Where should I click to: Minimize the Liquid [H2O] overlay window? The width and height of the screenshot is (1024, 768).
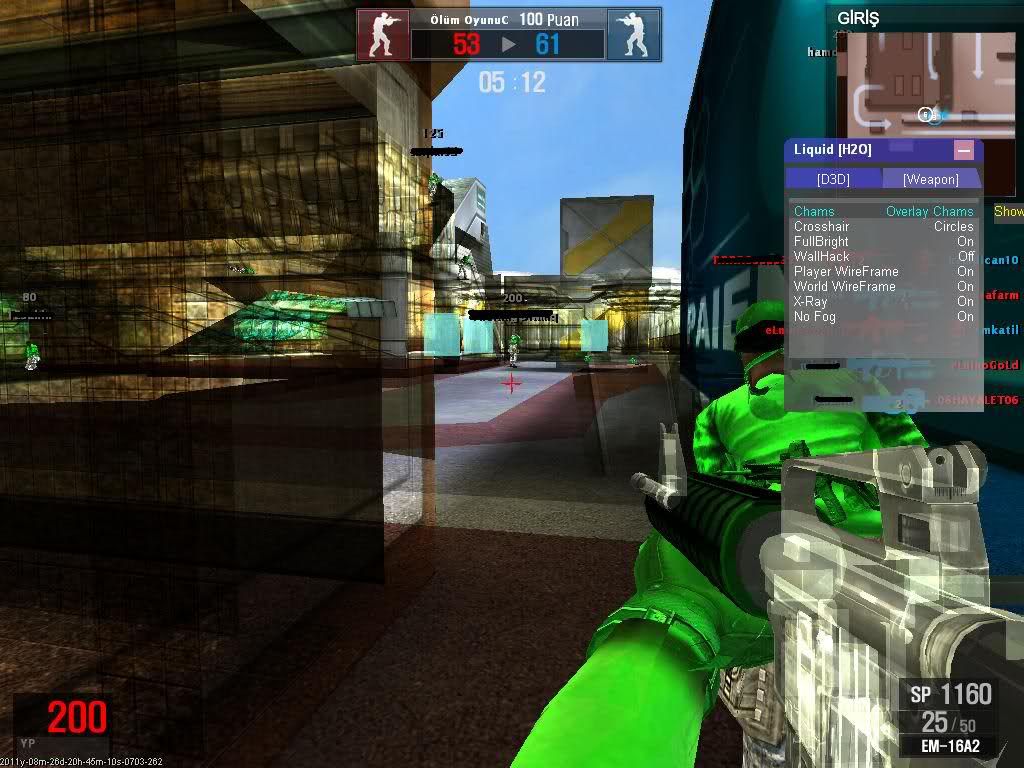[964, 150]
